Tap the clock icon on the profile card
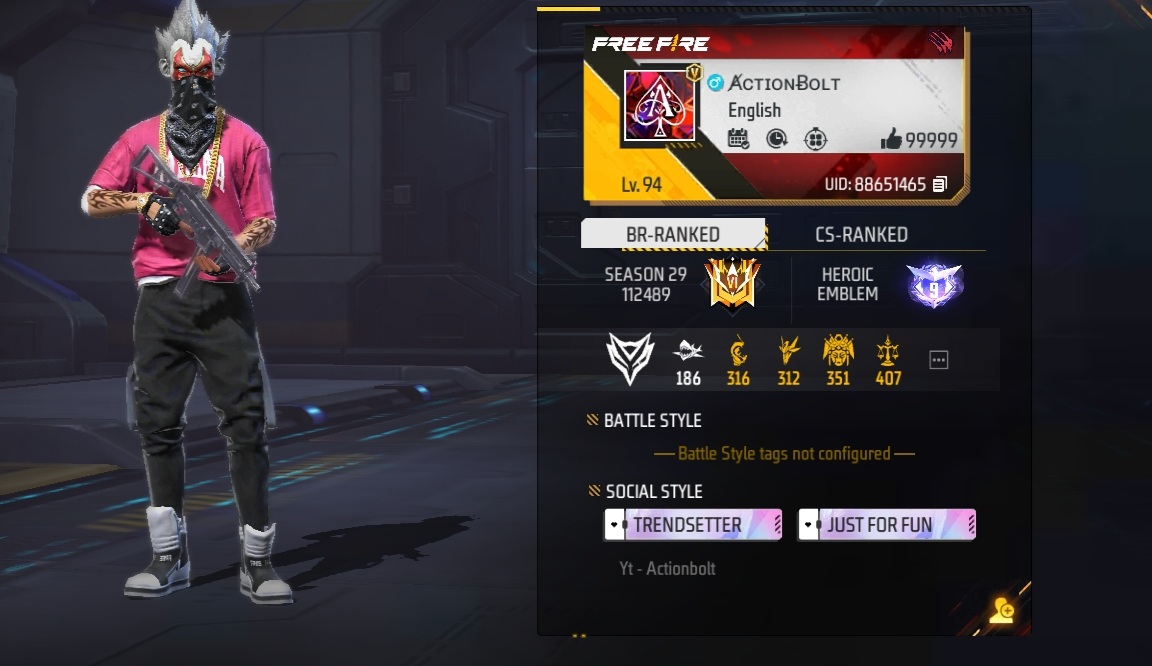The height and width of the screenshot is (666, 1152). click(777, 139)
